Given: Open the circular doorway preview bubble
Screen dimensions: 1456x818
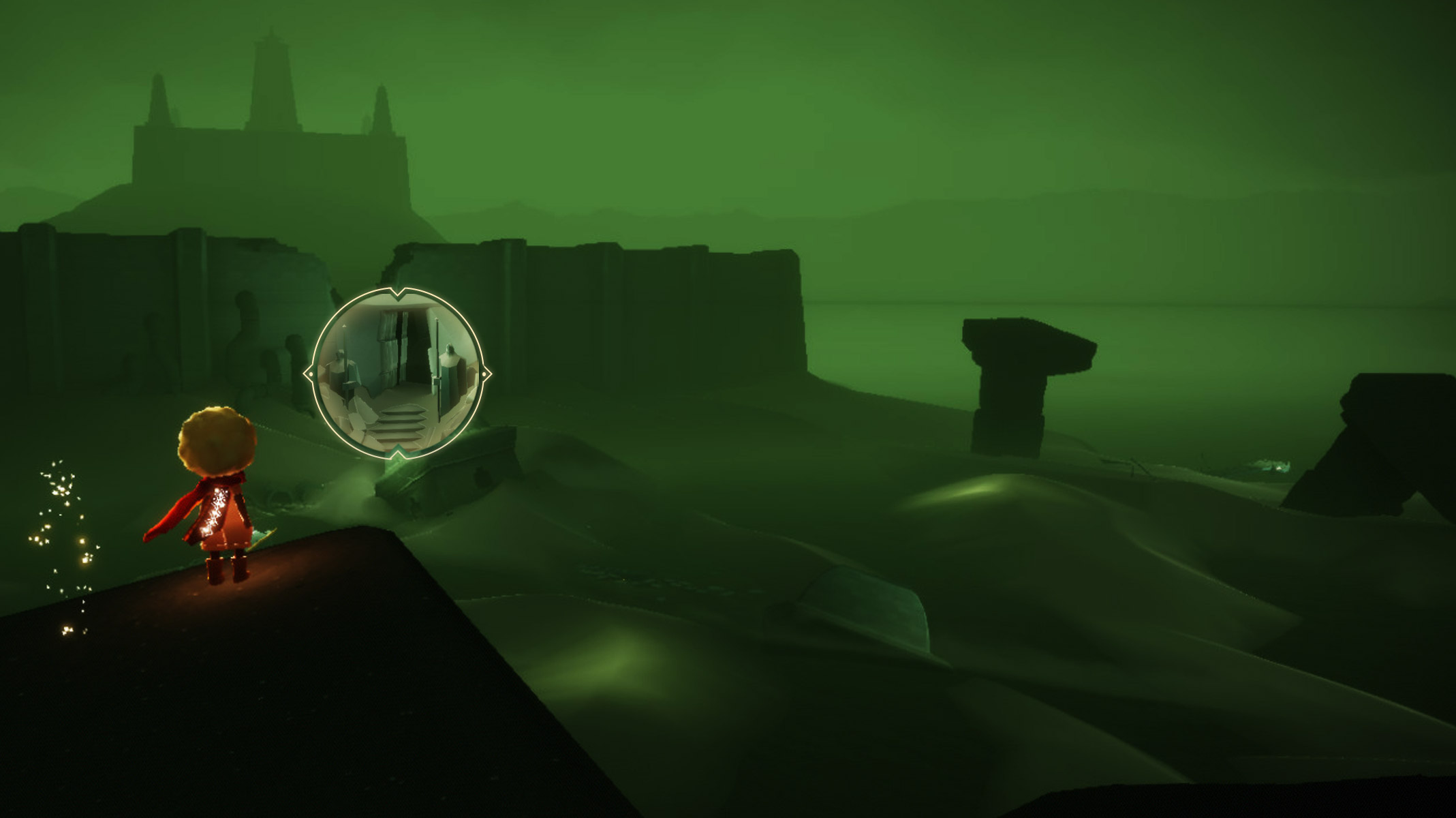Looking at the screenshot, I should [398, 373].
